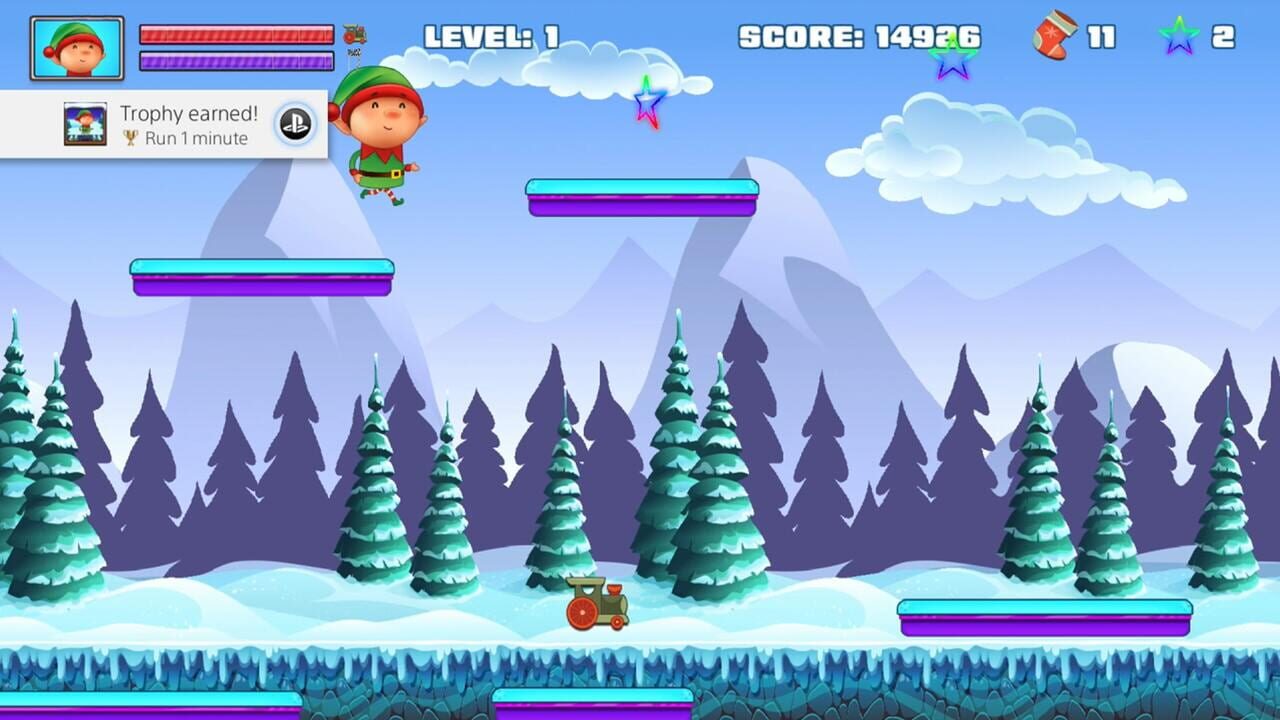
Task: Click the purple platform at top center
Action: click(x=643, y=197)
